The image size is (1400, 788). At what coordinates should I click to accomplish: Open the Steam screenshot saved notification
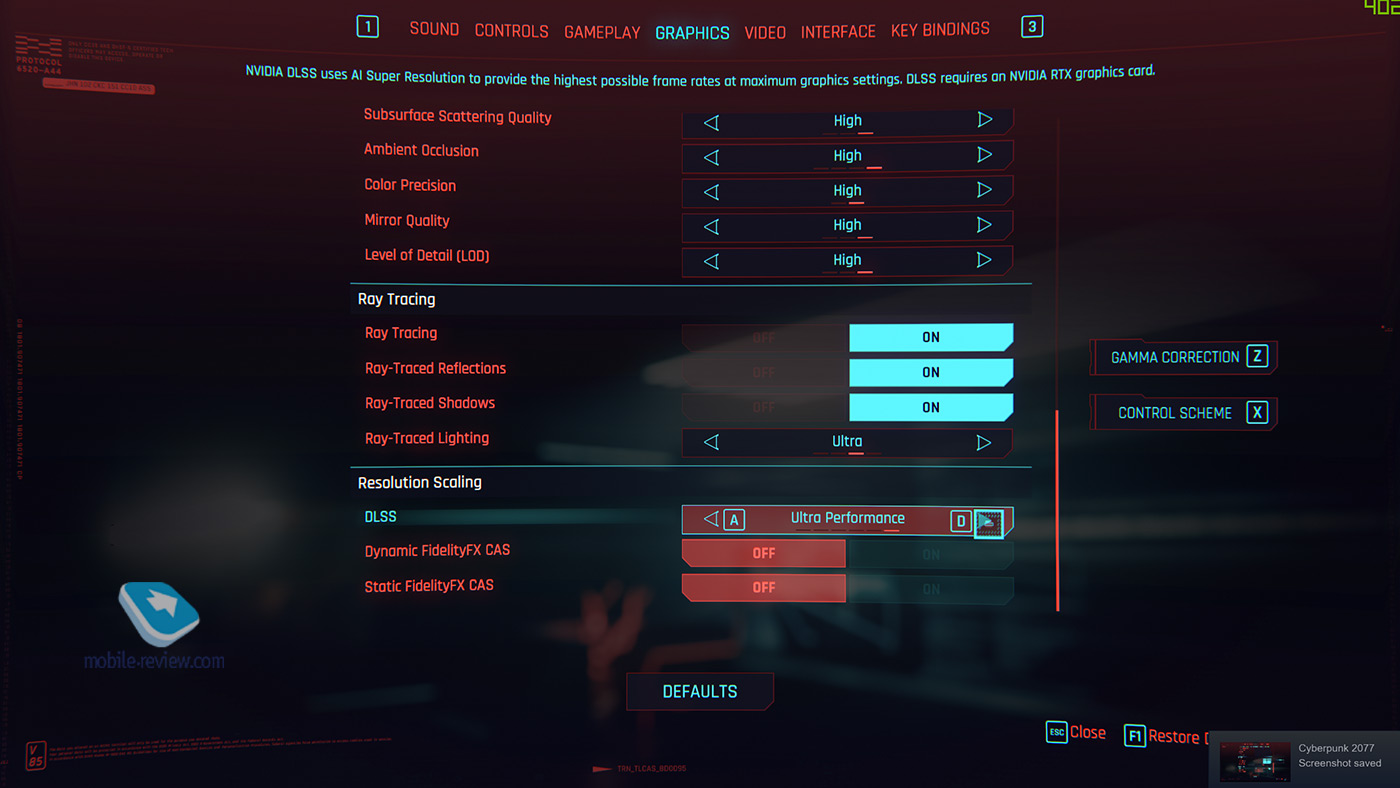point(1304,756)
